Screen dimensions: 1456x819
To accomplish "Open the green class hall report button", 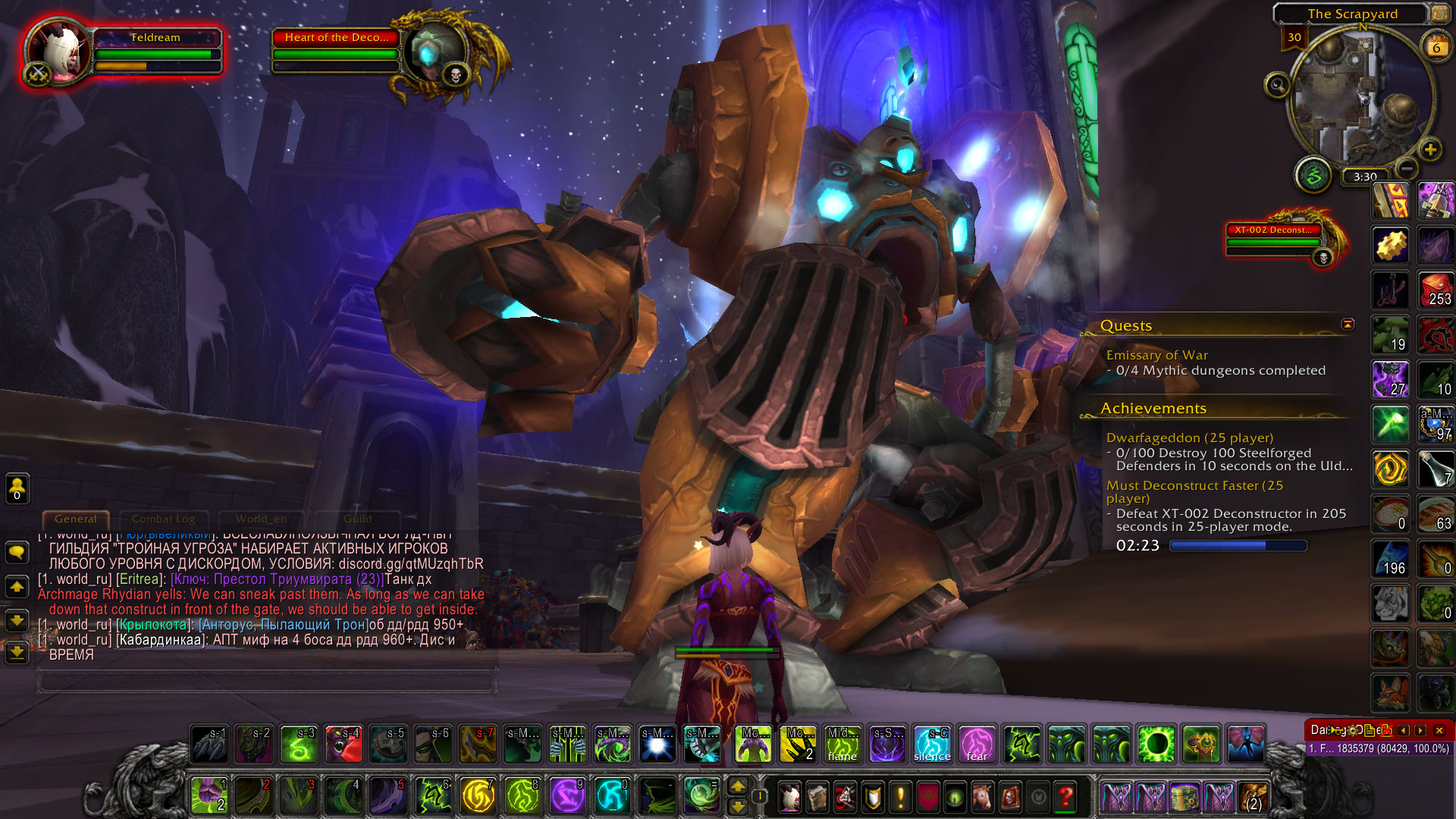I will tap(1314, 175).
